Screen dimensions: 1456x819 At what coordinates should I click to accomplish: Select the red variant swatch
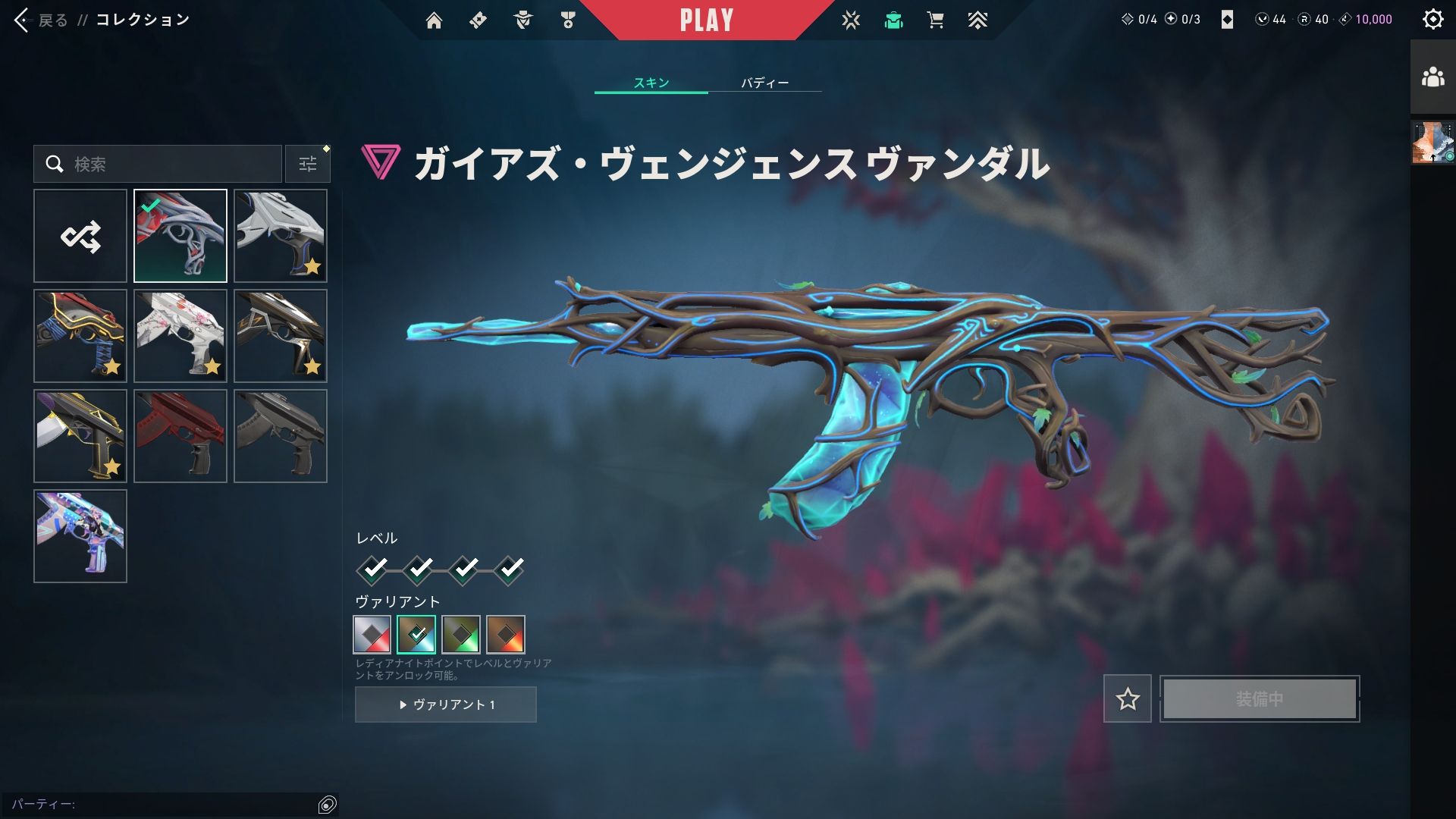372,635
